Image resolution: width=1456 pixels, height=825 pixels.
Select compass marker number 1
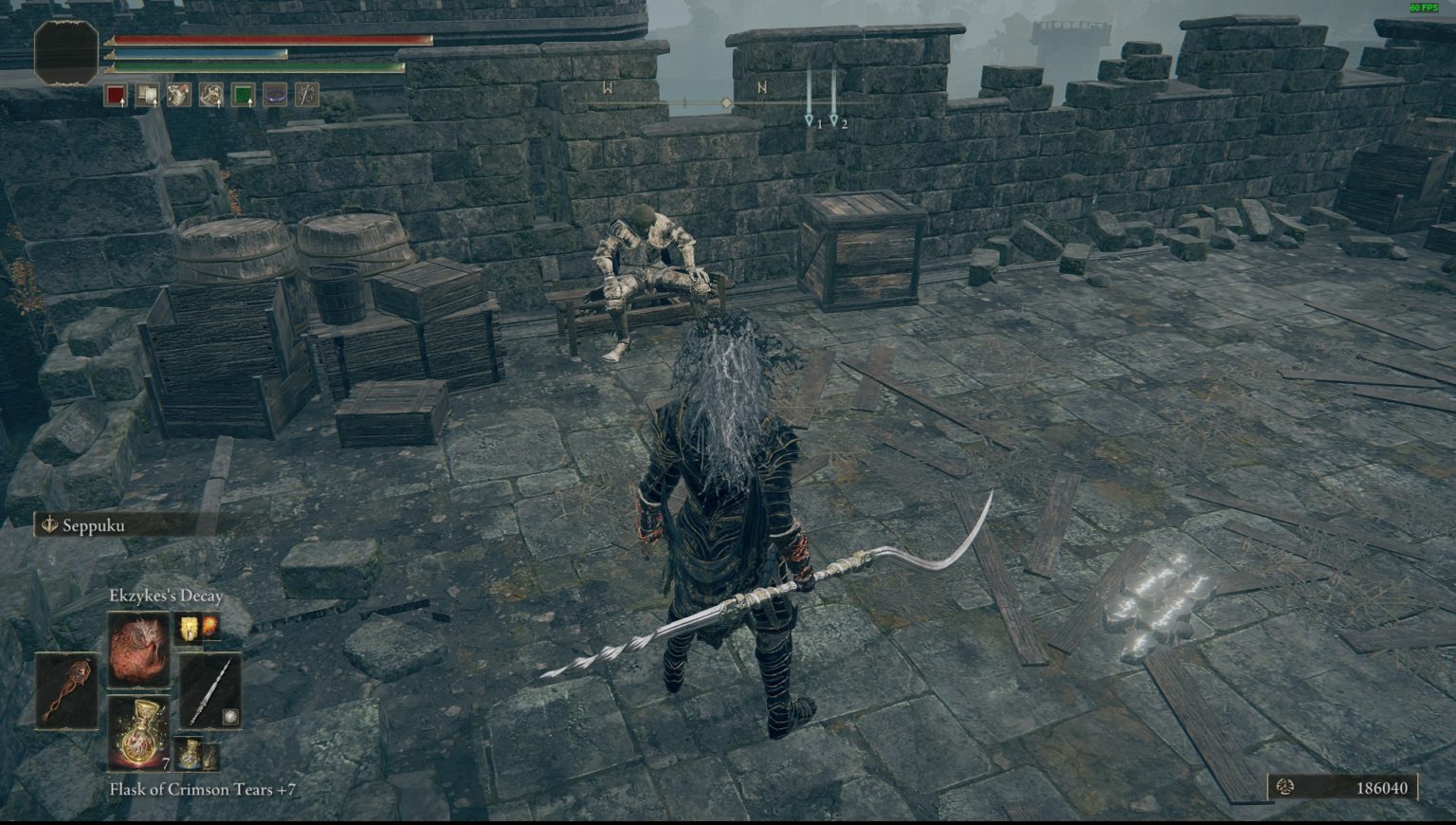click(x=810, y=121)
